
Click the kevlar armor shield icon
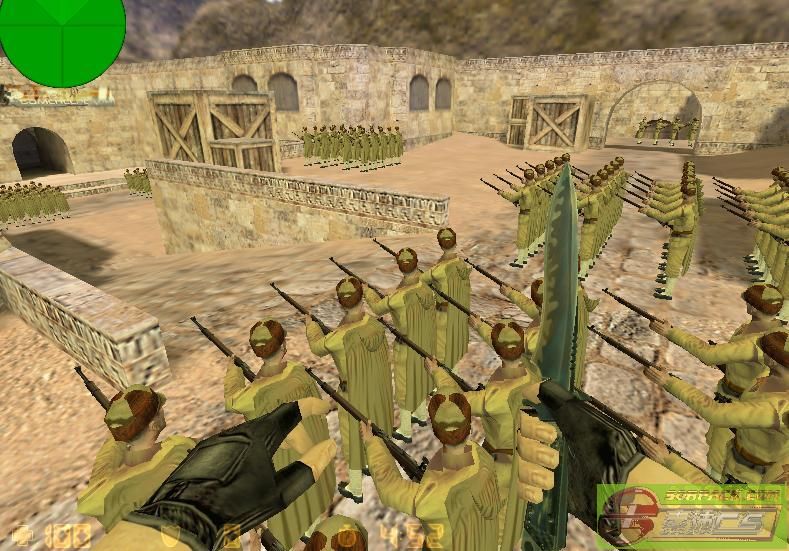click(171, 535)
